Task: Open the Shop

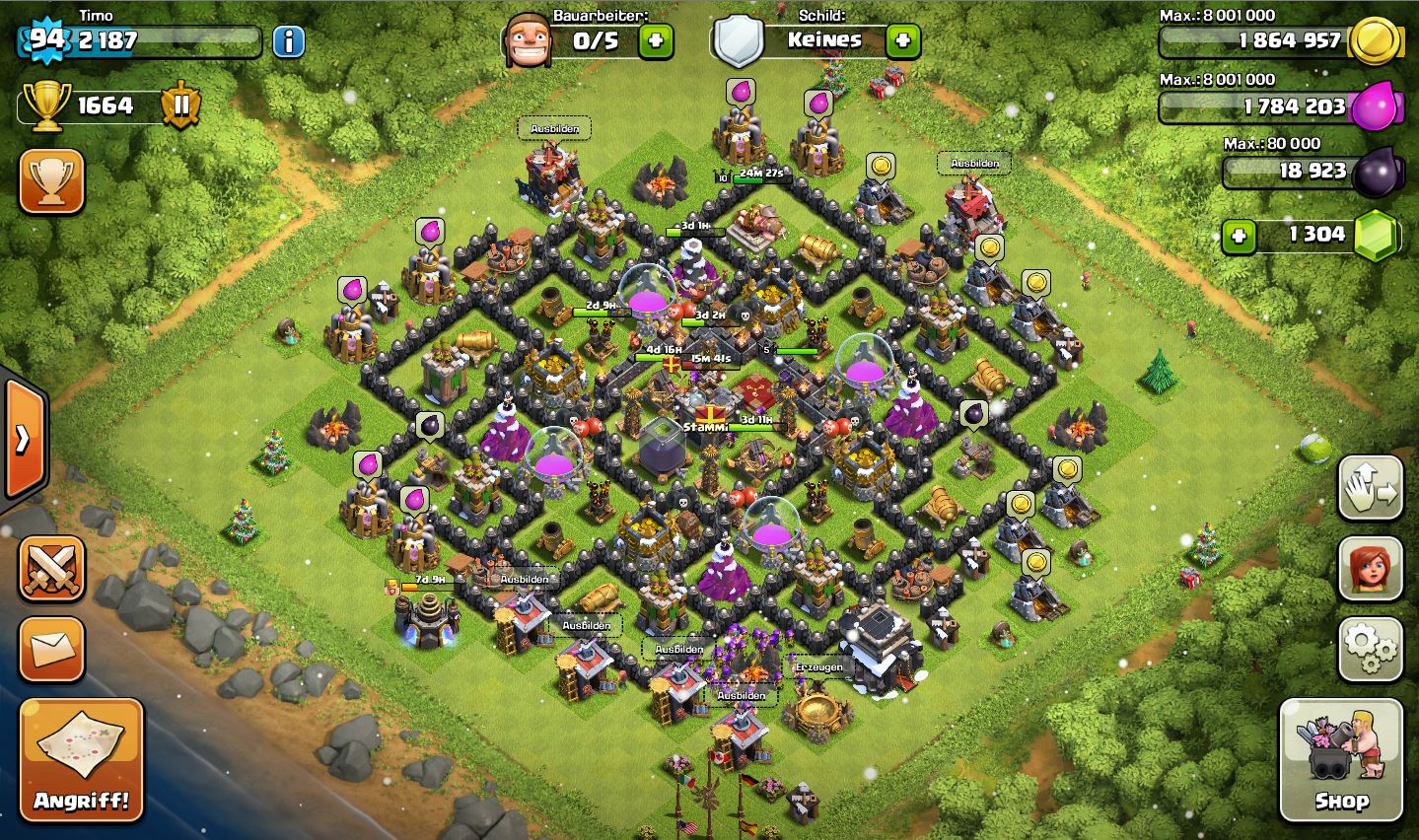Action: 1341,760
